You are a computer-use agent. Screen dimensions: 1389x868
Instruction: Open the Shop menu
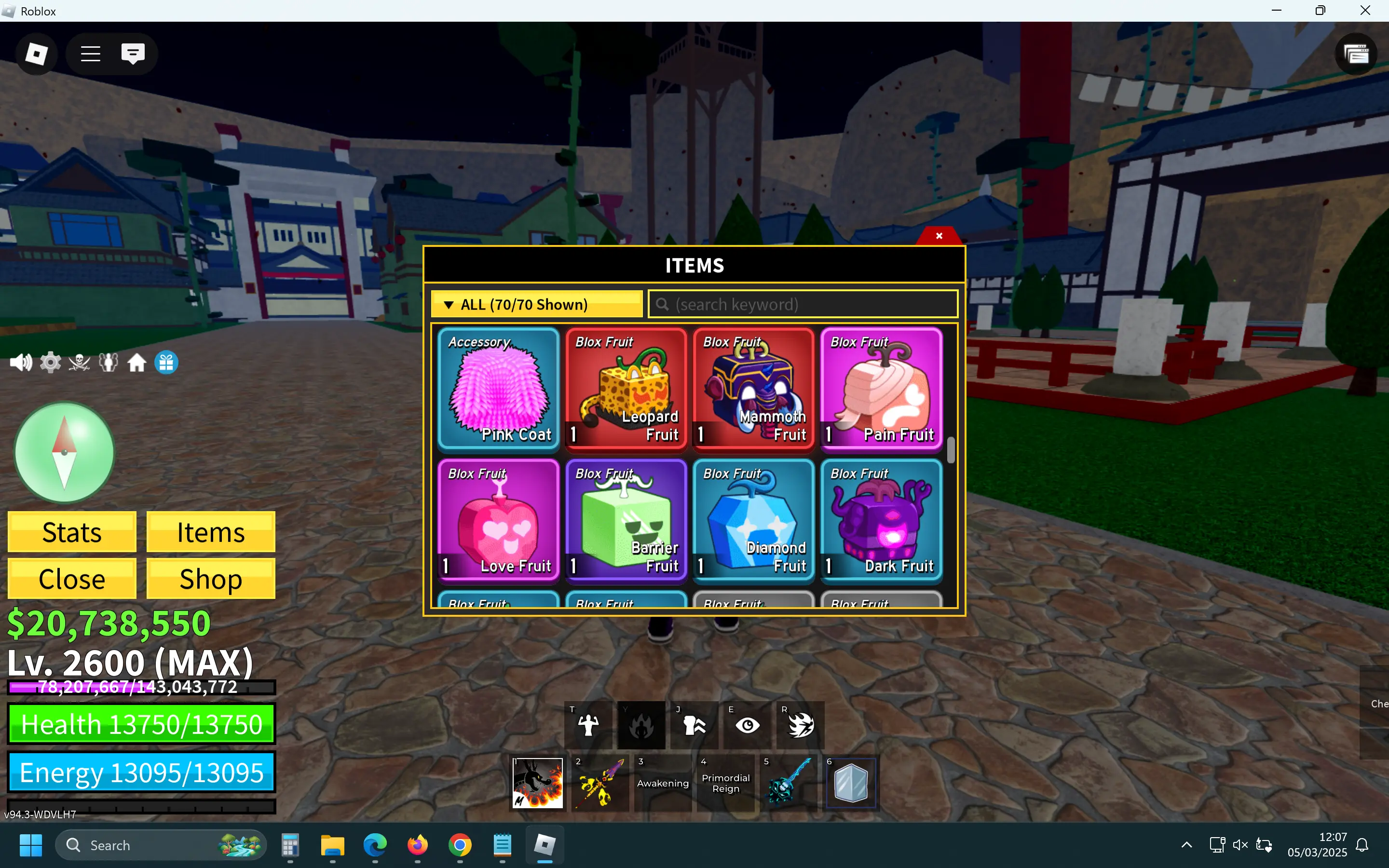(x=210, y=578)
